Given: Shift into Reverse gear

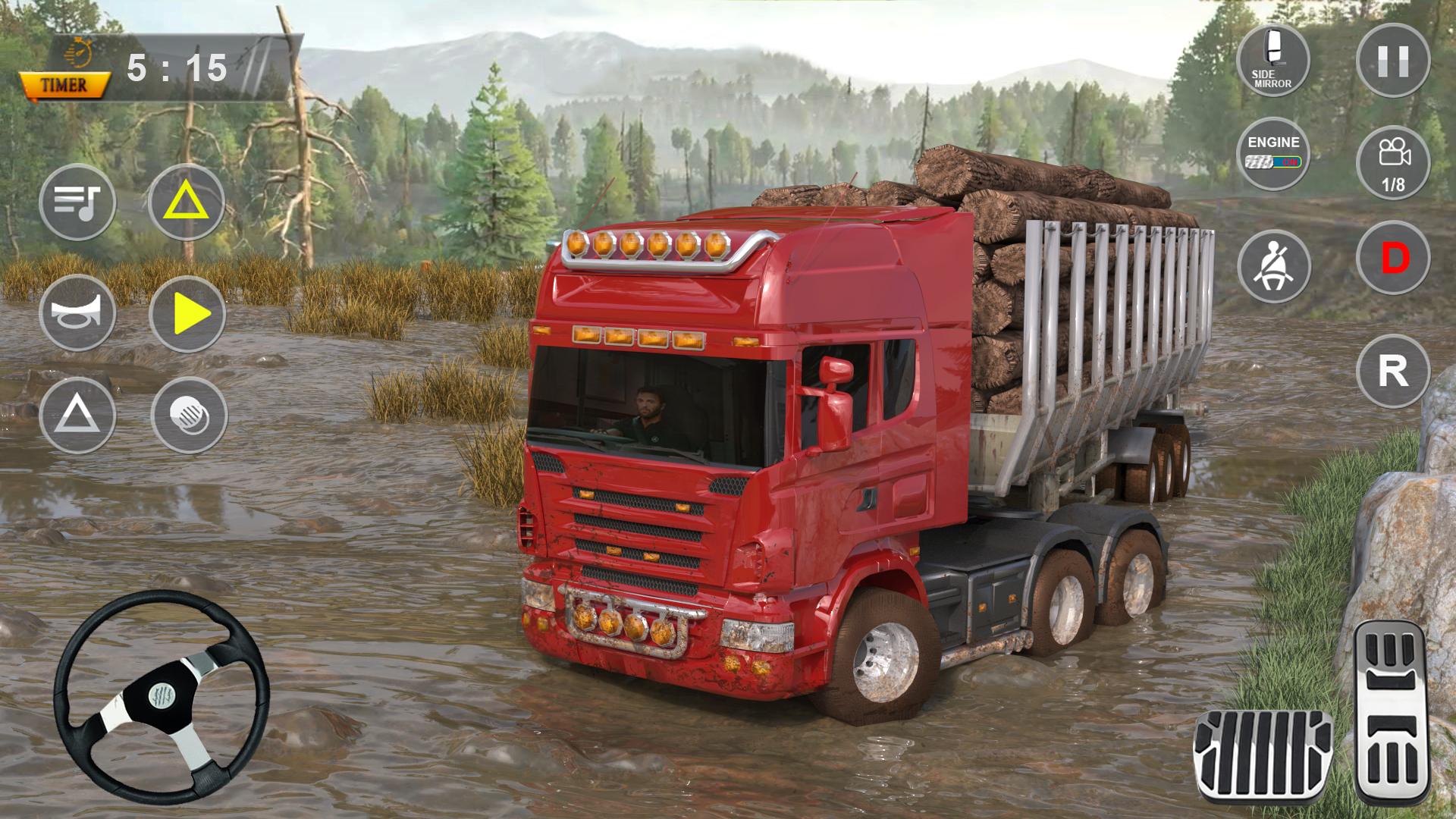Looking at the screenshot, I should 1393,372.
